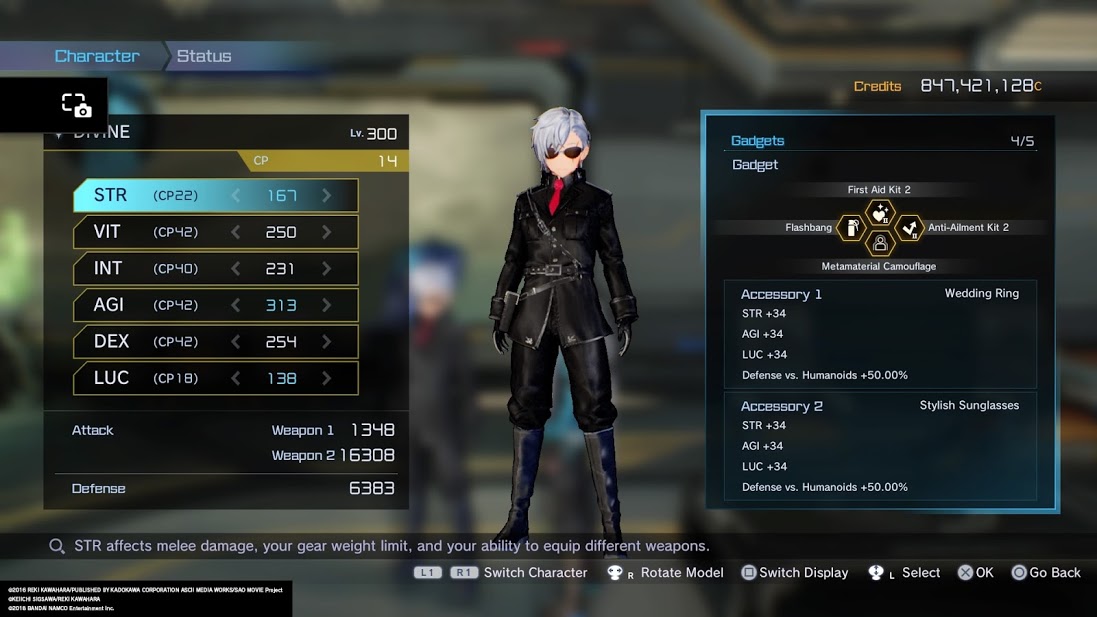Raise VIT using its right arrow
This screenshot has width=1097, height=617.
[326, 232]
